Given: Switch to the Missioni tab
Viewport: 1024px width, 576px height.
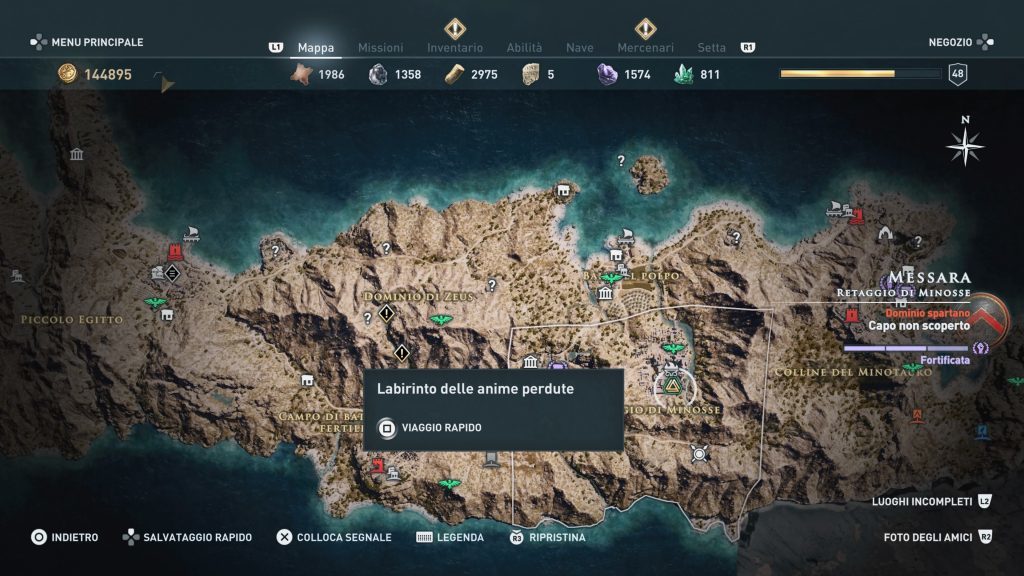Looking at the screenshot, I should point(380,47).
